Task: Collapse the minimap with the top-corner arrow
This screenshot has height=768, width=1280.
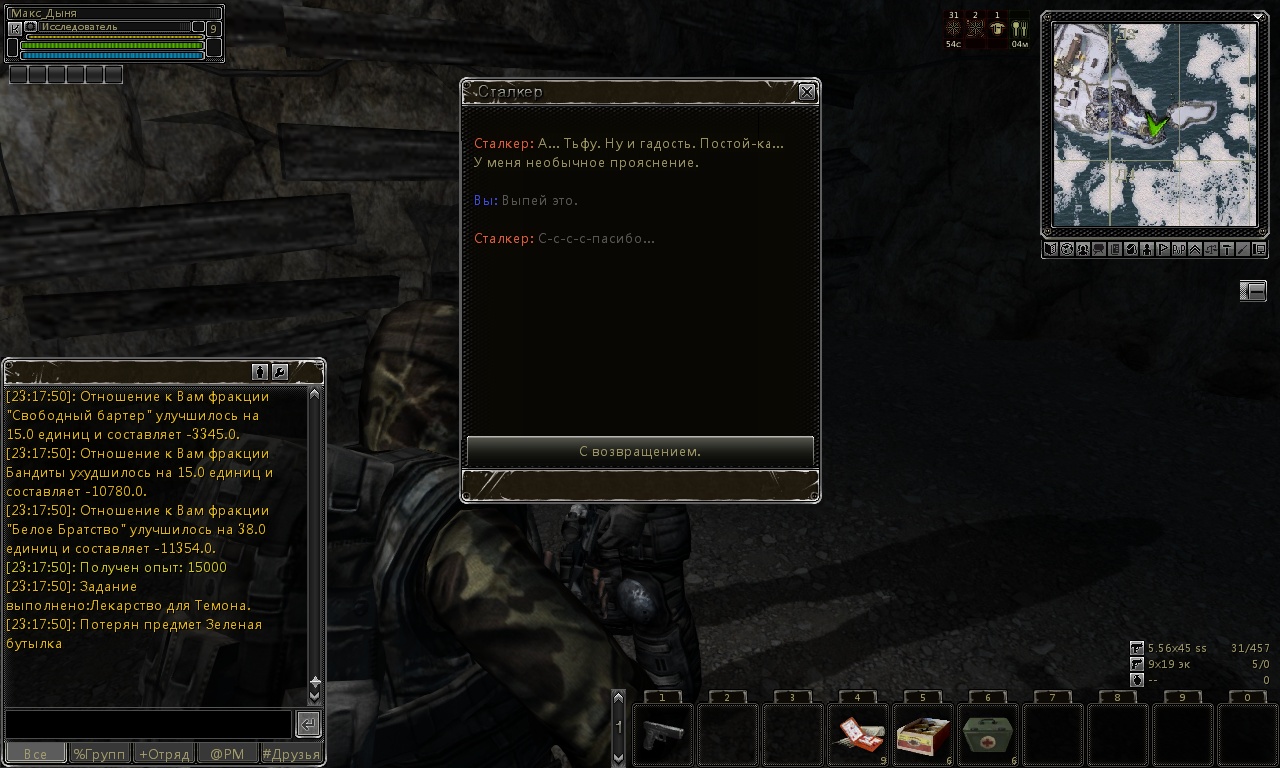Action: point(1258,16)
